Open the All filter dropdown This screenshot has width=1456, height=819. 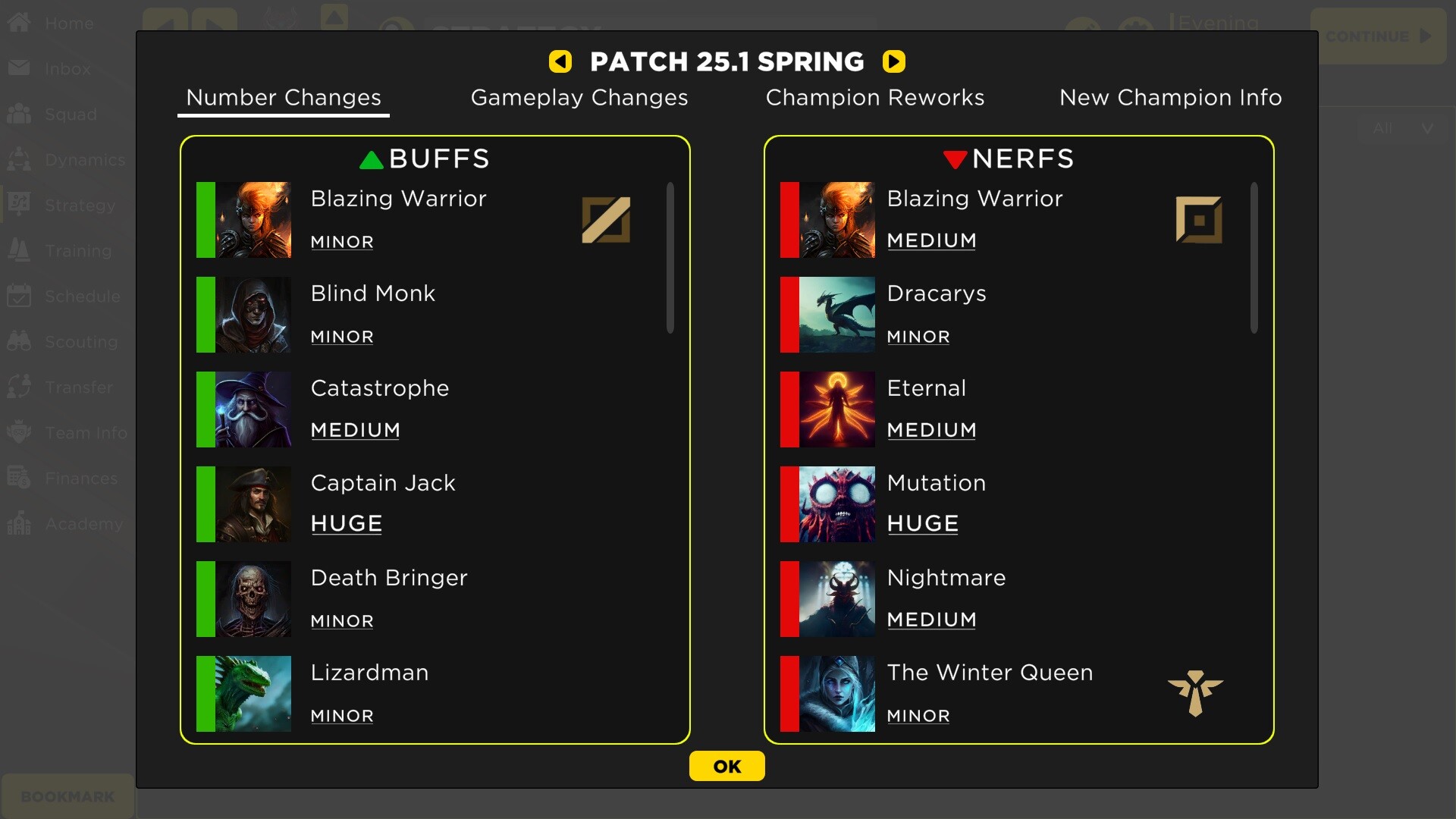pos(1401,128)
